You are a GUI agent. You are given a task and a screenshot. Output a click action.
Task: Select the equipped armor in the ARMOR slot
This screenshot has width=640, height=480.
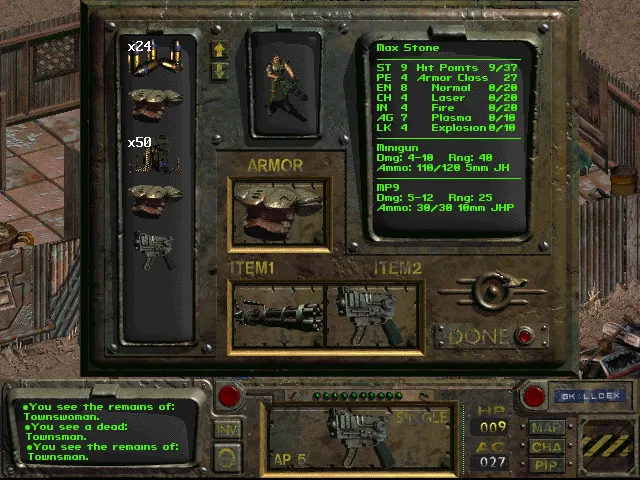[278, 212]
